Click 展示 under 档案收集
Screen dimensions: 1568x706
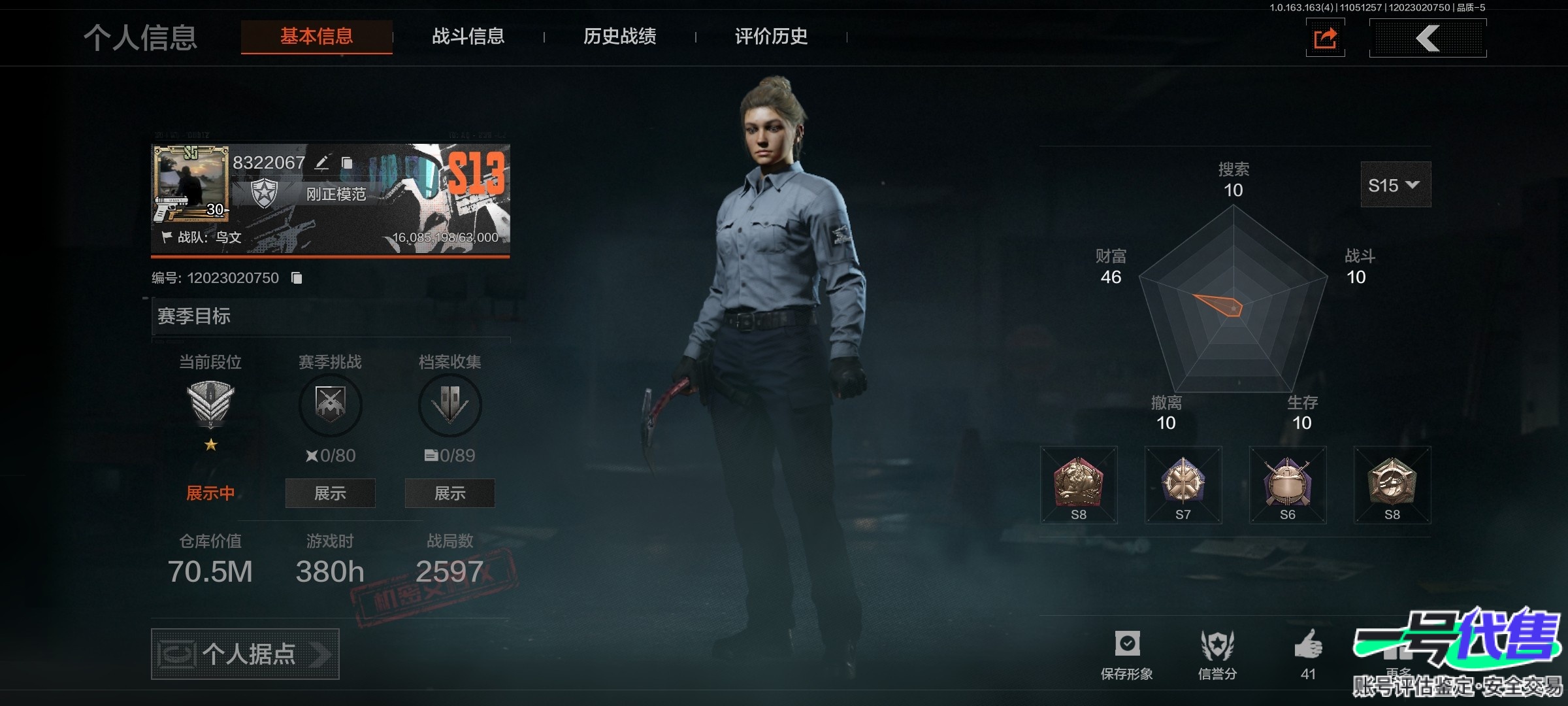449,494
